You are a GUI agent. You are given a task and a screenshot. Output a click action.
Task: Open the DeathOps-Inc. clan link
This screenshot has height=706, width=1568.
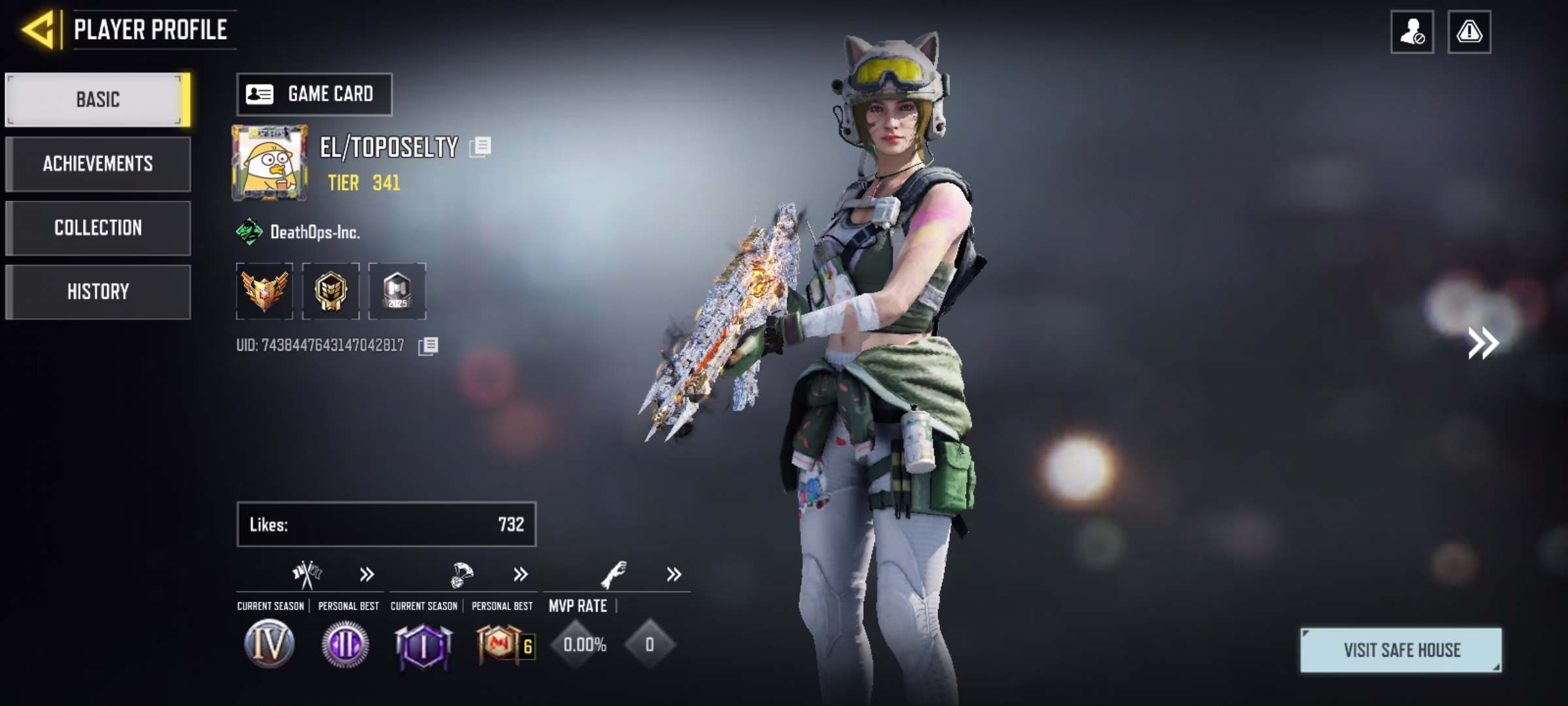tap(314, 232)
